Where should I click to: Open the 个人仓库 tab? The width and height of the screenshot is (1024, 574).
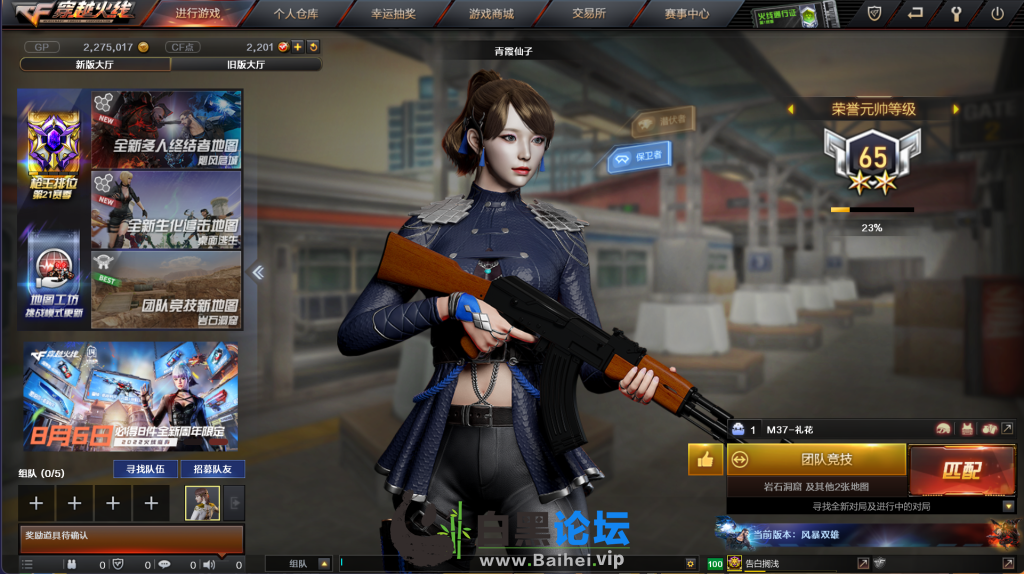point(295,14)
